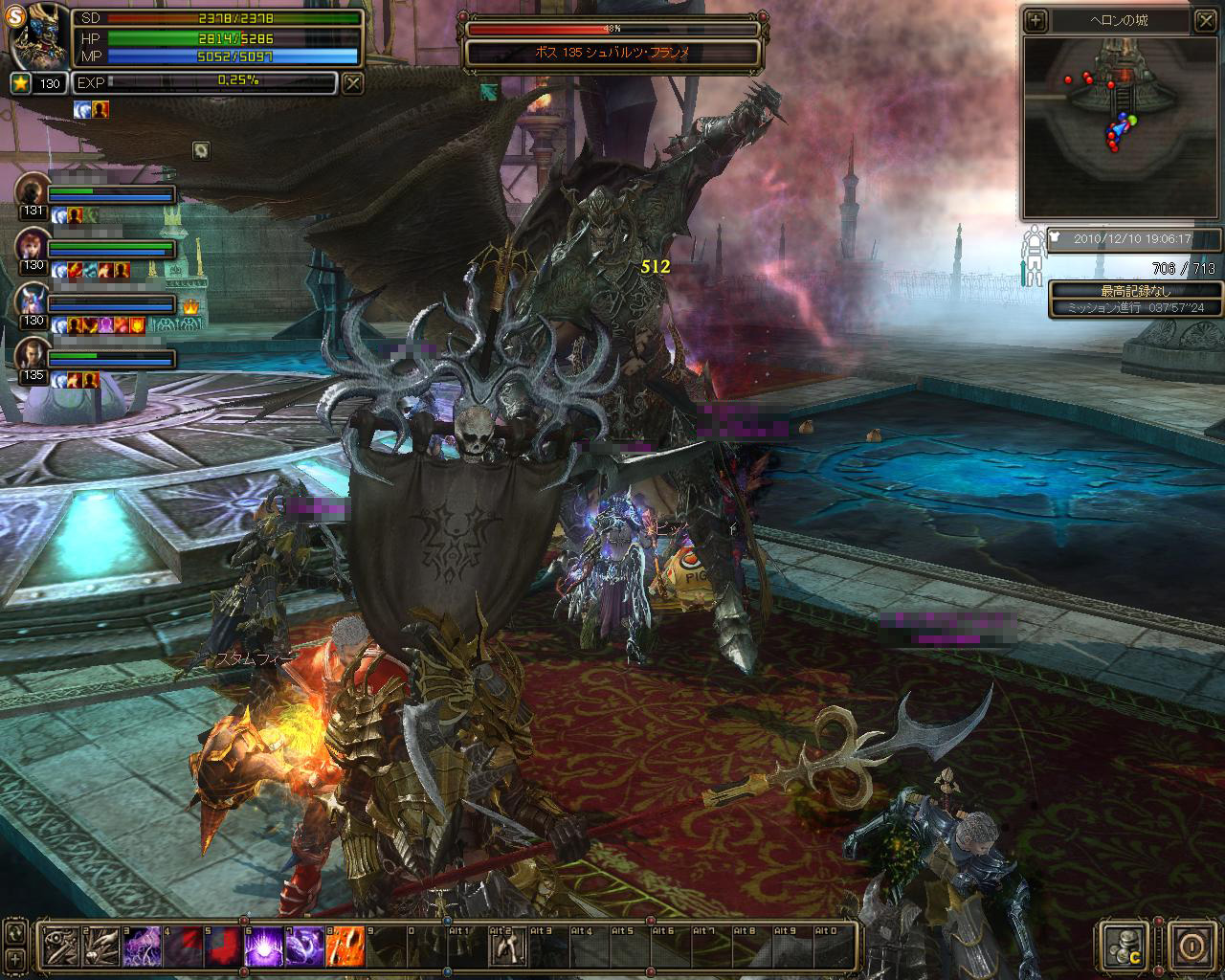Click the gold star level icon

pos(20,83)
